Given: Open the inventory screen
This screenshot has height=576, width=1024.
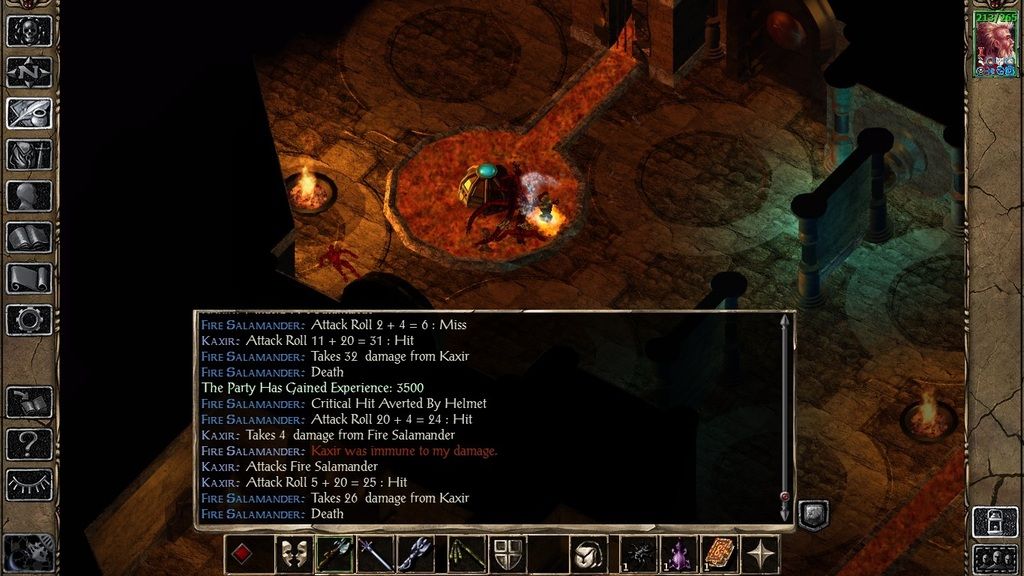Looking at the screenshot, I should coord(29,155).
